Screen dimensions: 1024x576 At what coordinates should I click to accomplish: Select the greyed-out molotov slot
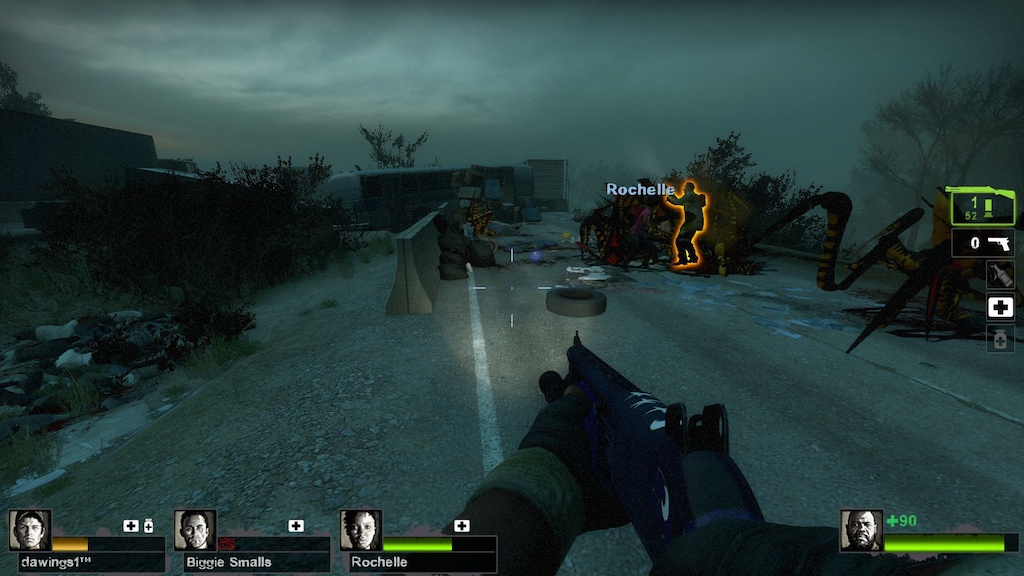pos(1000,275)
